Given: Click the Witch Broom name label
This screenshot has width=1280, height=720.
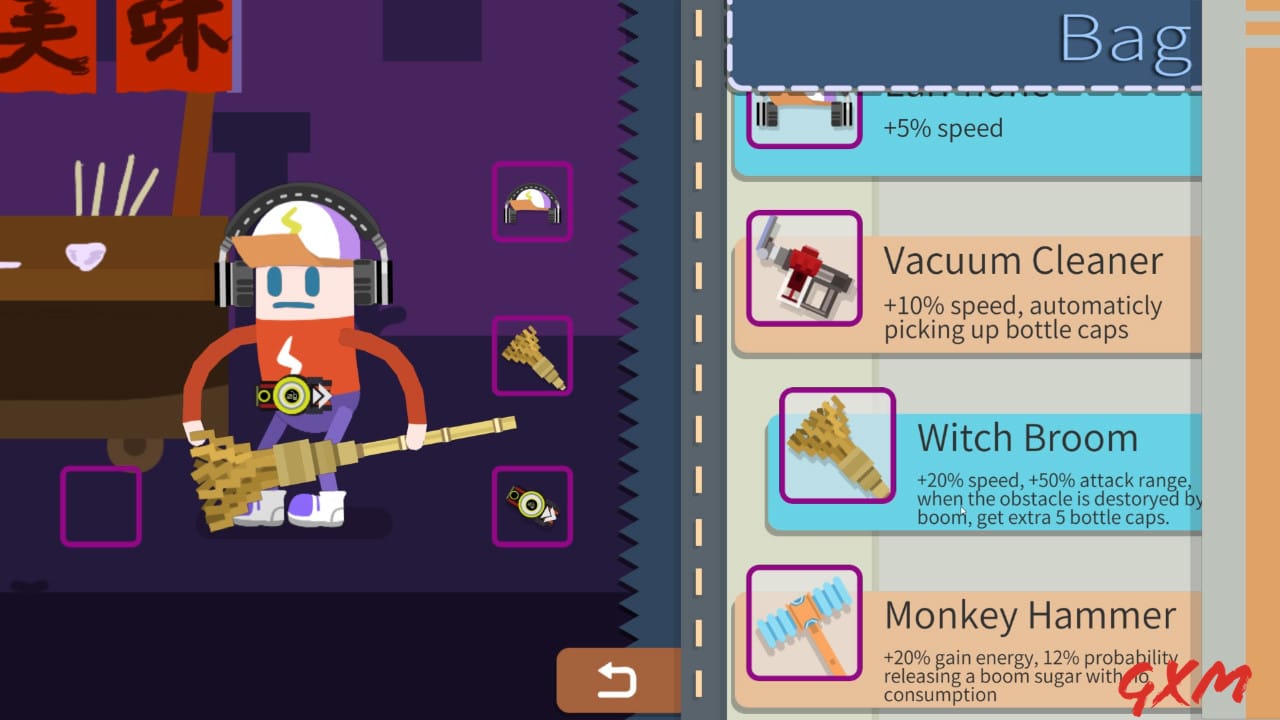Looking at the screenshot, I should point(1027,437).
